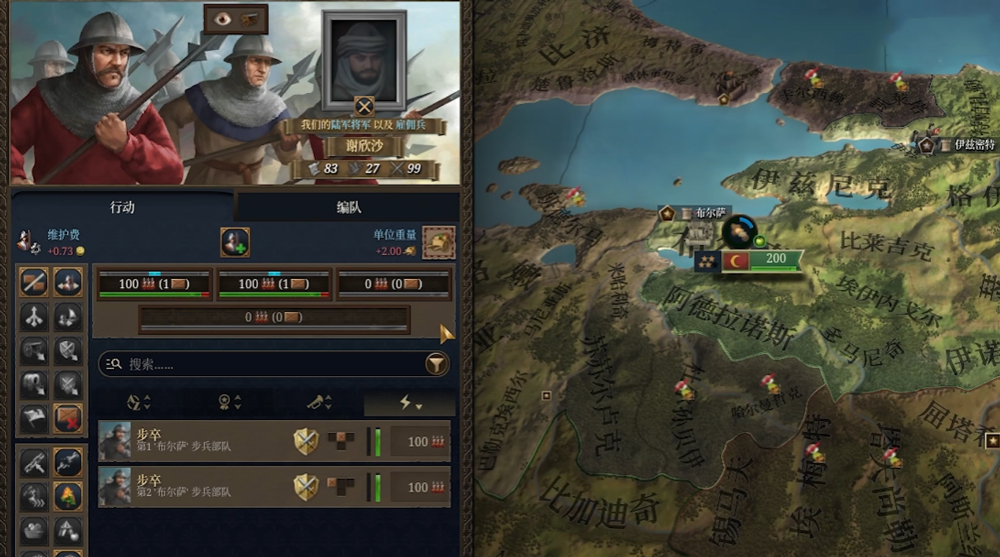Open the 编队 tab
1000x557 pixels.
point(348,207)
